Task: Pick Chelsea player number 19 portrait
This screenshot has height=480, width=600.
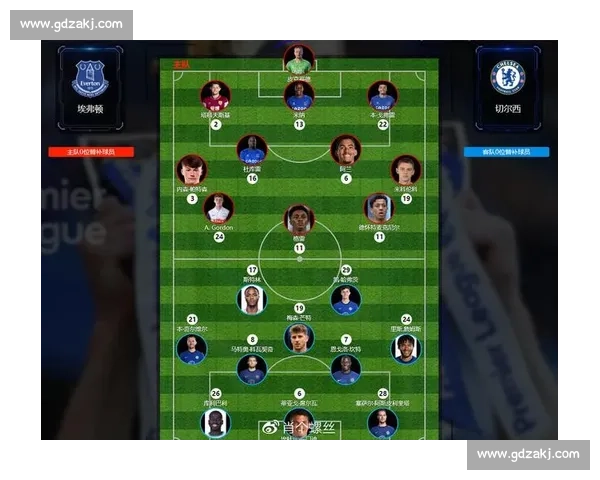Action: click(299, 337)
